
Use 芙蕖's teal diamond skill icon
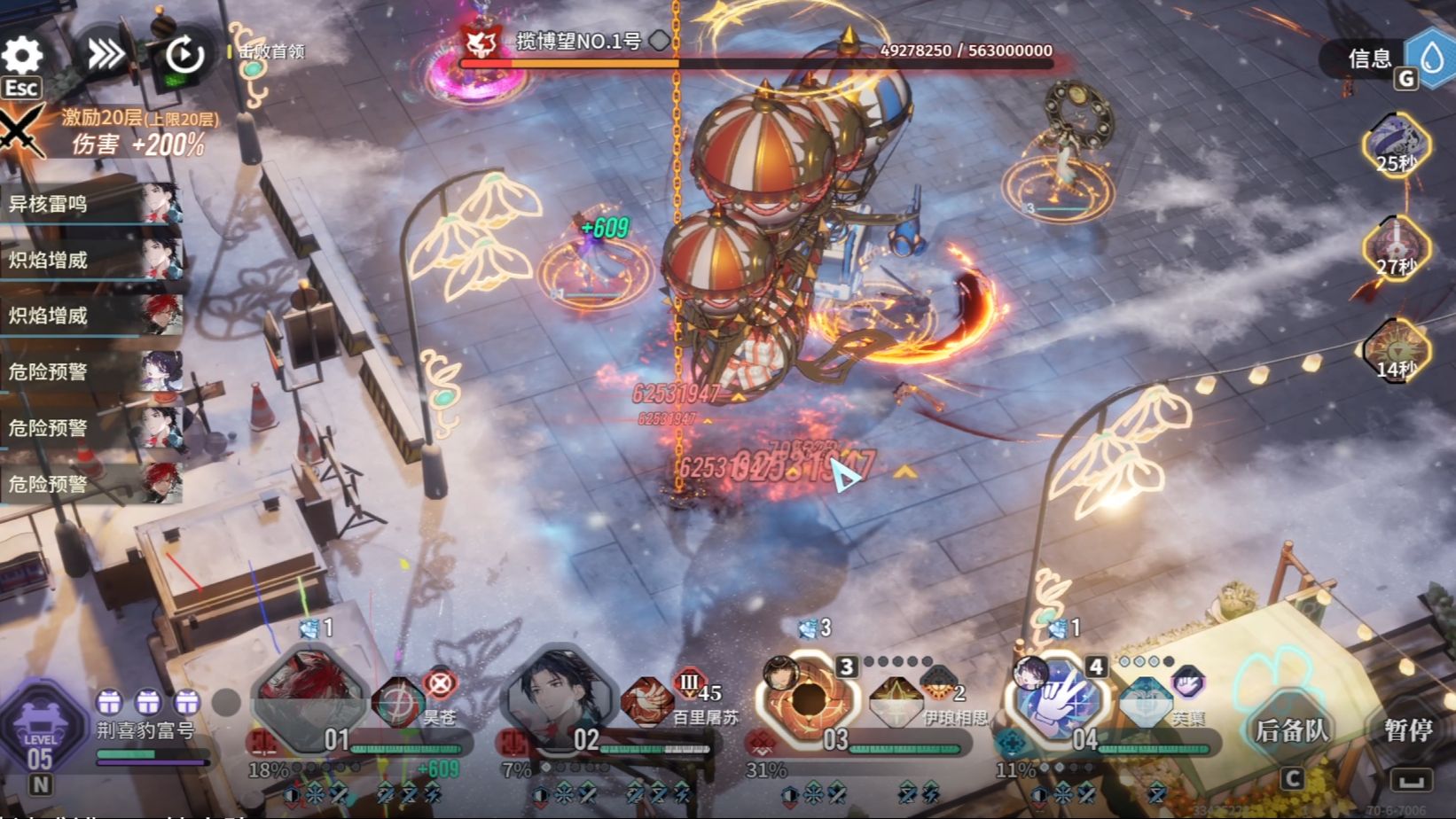(1146, 702)
